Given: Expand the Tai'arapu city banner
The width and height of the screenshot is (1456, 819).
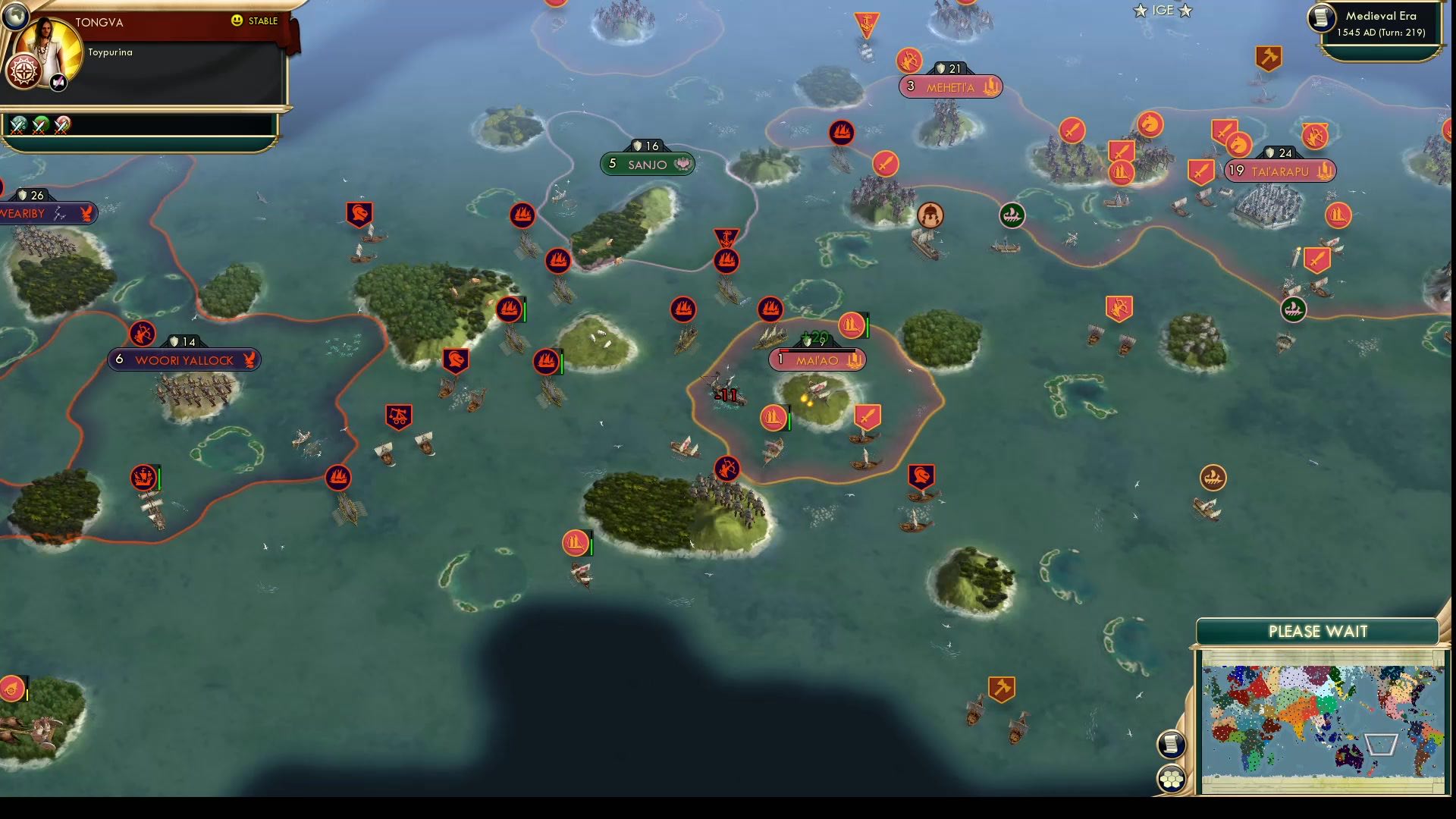Looking at the screenshot, I should [1282, 171].
